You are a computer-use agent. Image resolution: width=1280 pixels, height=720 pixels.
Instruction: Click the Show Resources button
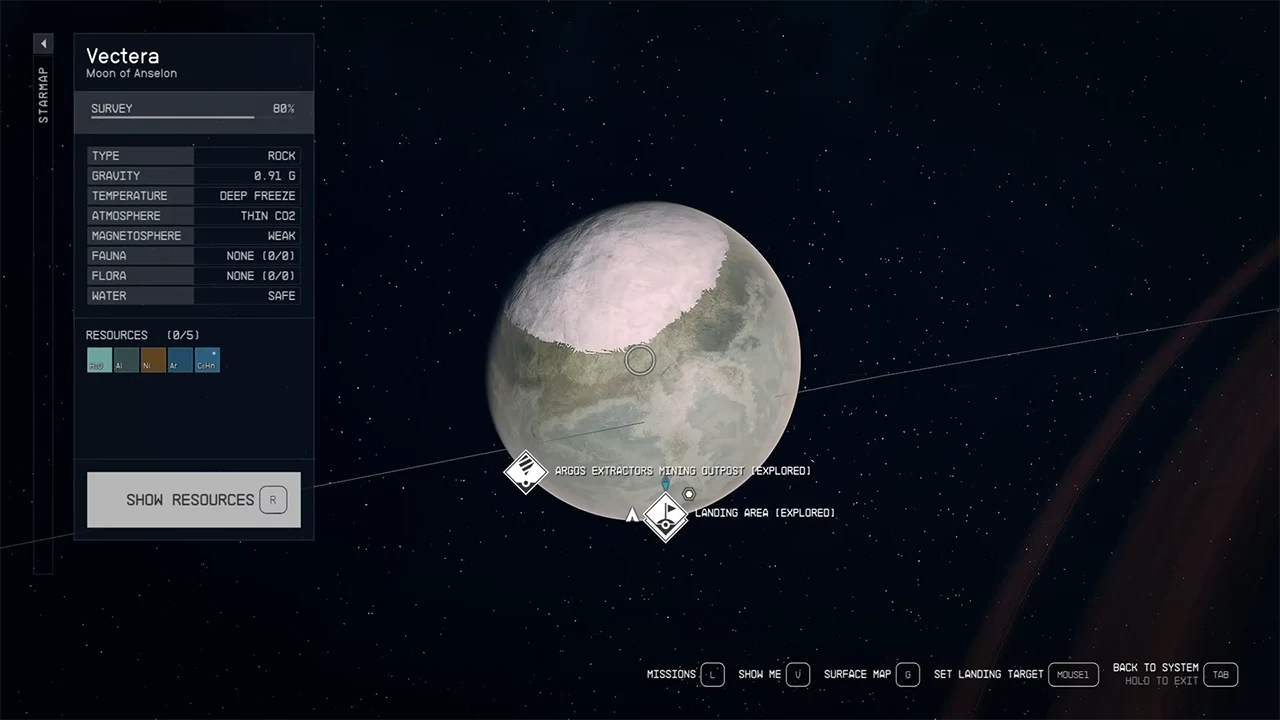[194, 500]
